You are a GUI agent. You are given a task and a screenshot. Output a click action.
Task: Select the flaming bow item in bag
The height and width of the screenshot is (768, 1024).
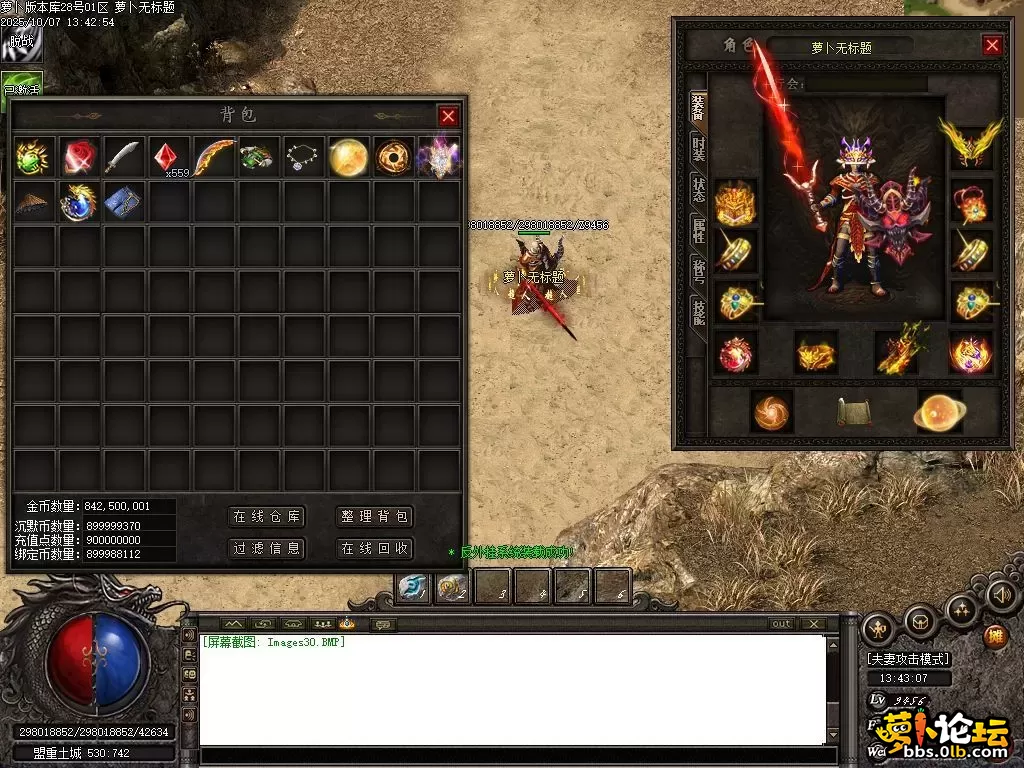pos(214,157)
